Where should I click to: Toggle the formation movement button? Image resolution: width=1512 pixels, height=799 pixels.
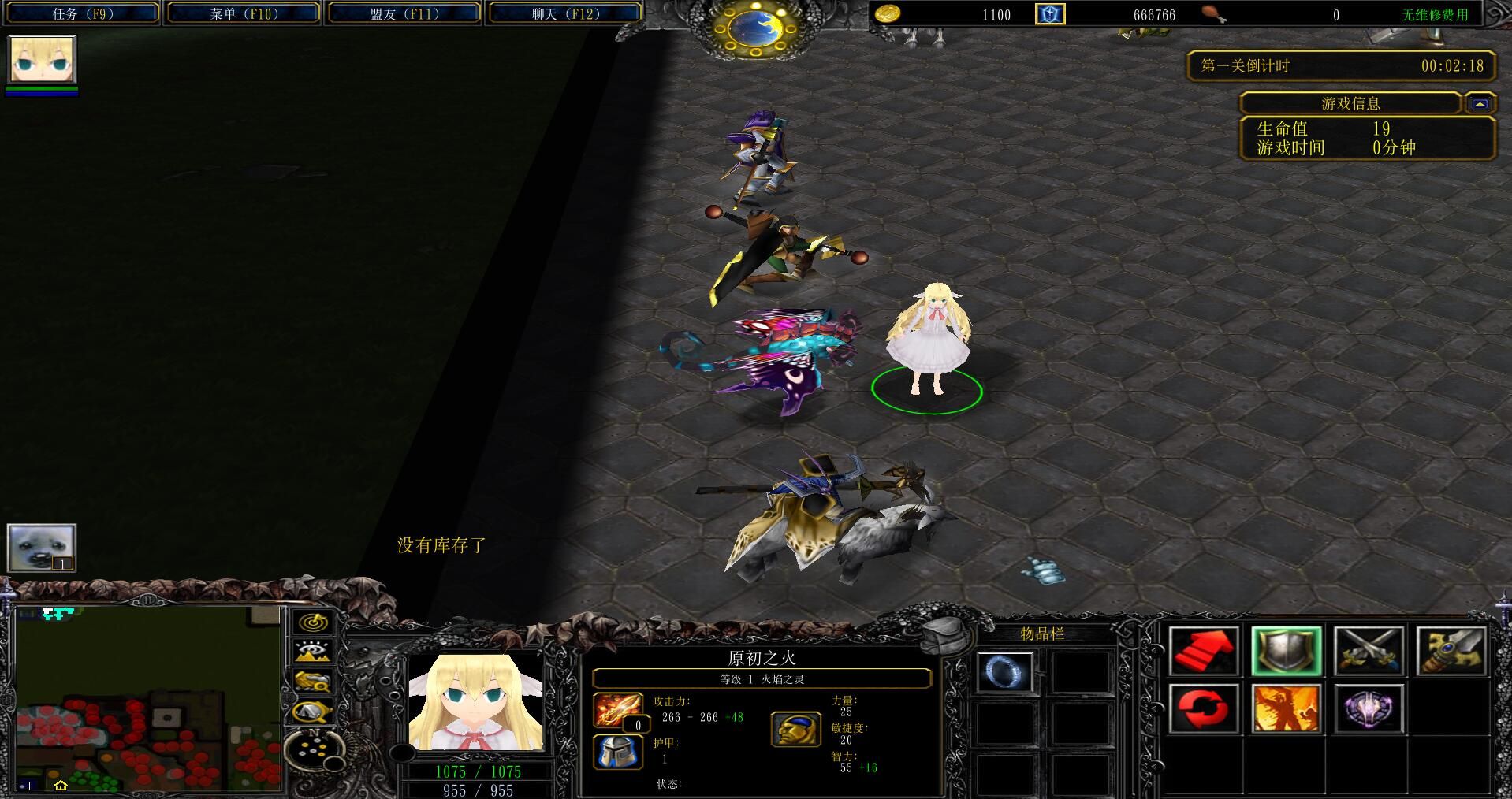tap(312, 712)
